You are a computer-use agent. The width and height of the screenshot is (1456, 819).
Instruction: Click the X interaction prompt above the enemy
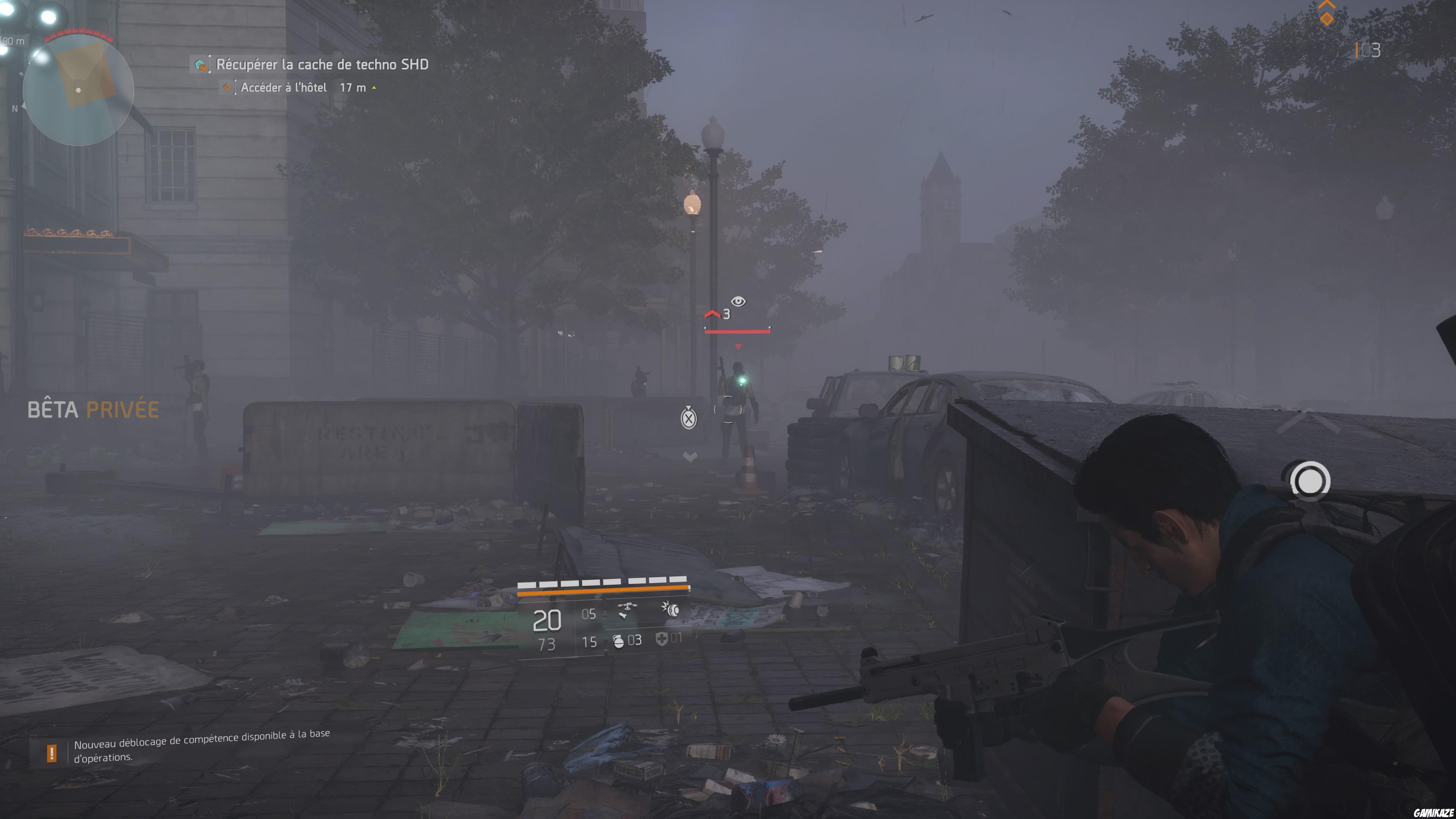pyautogui.click(x=689, y=419)
